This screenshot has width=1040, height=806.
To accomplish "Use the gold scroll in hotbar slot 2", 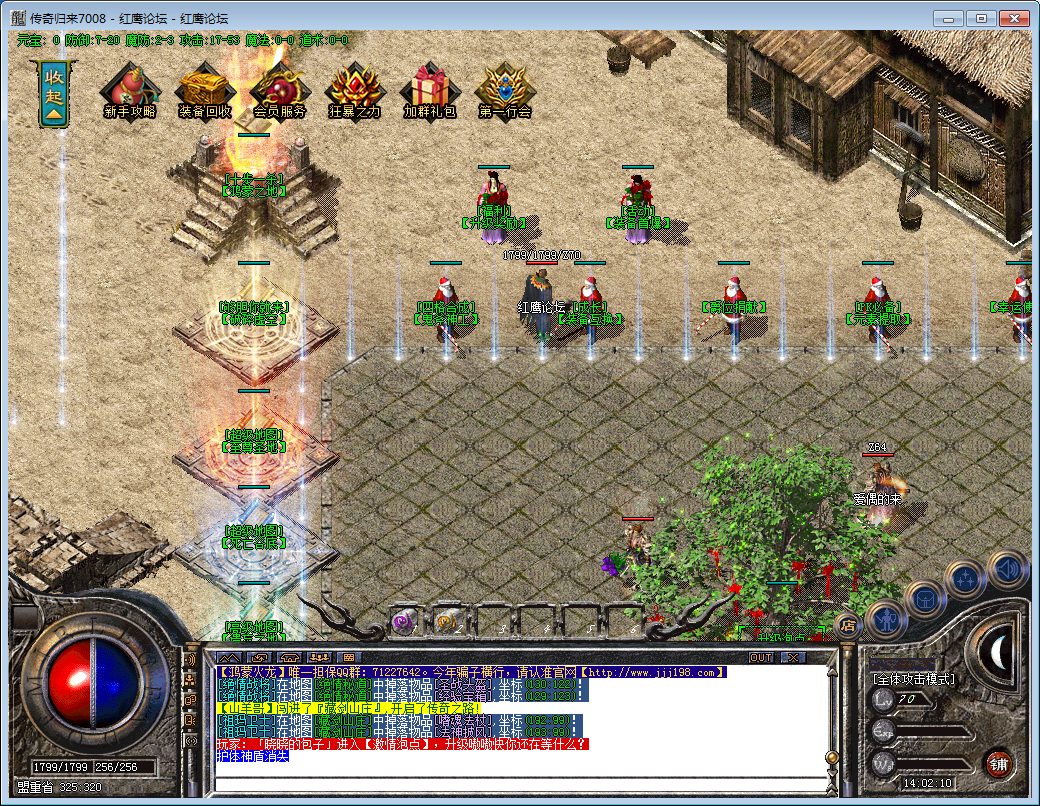I will (x=446, y=621).
